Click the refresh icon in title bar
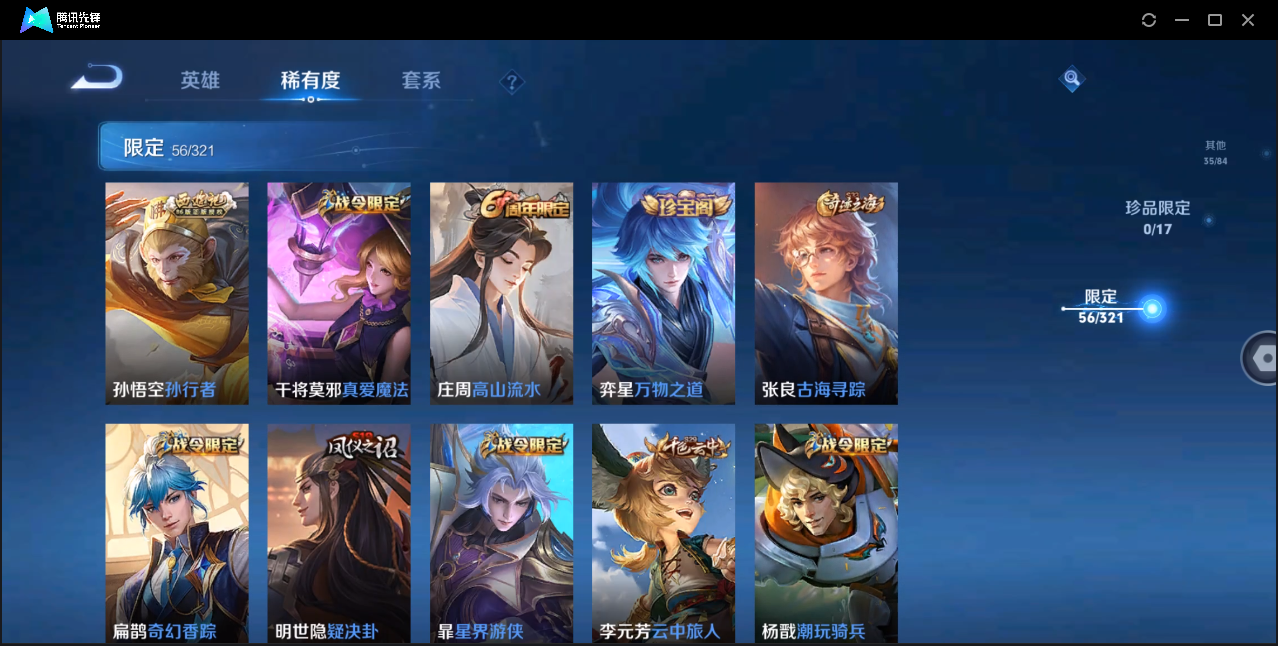 (1149, 20)
